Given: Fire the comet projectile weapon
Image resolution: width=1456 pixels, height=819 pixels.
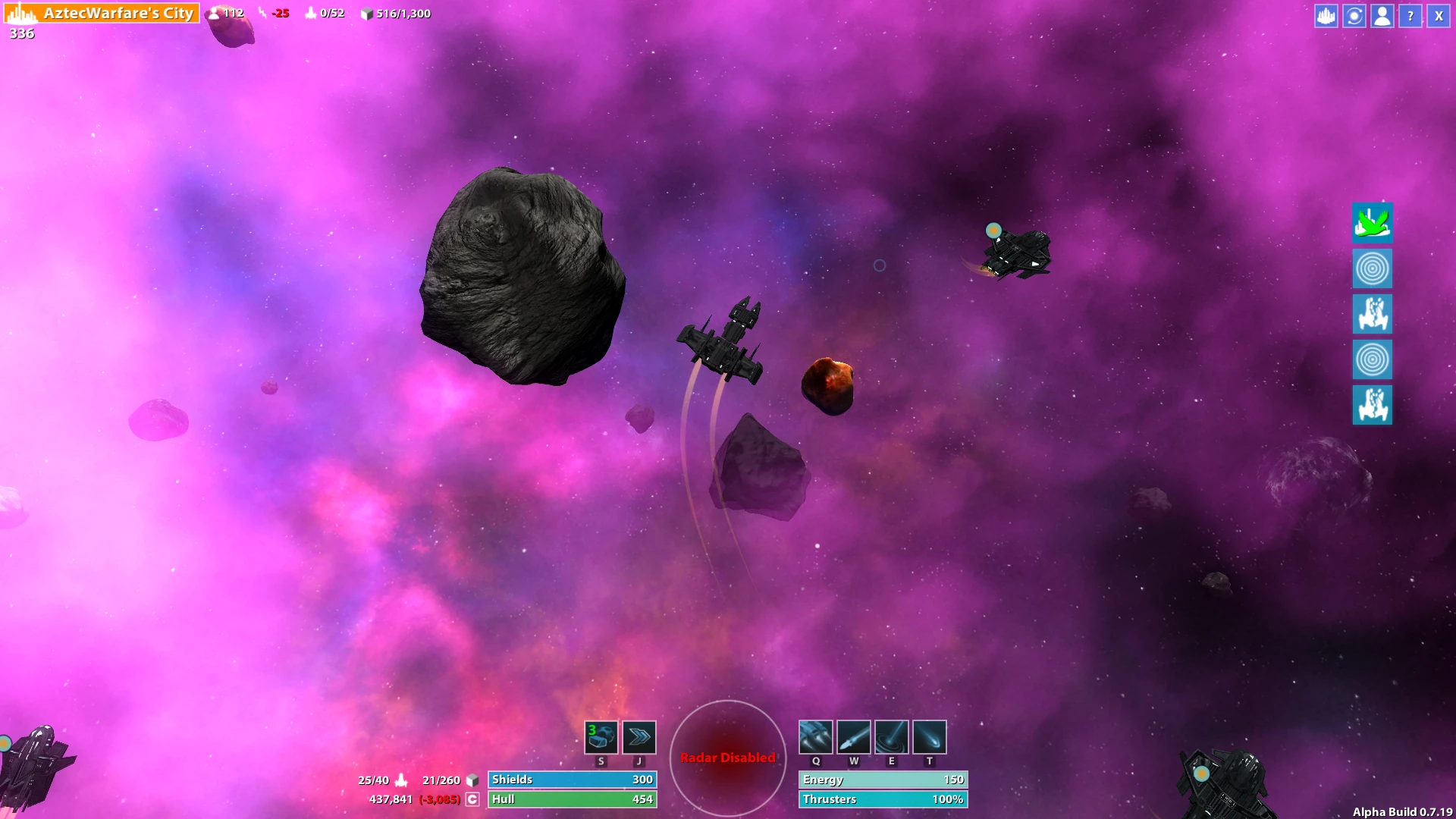Looking at the screenshot, I should coord(930,737).
